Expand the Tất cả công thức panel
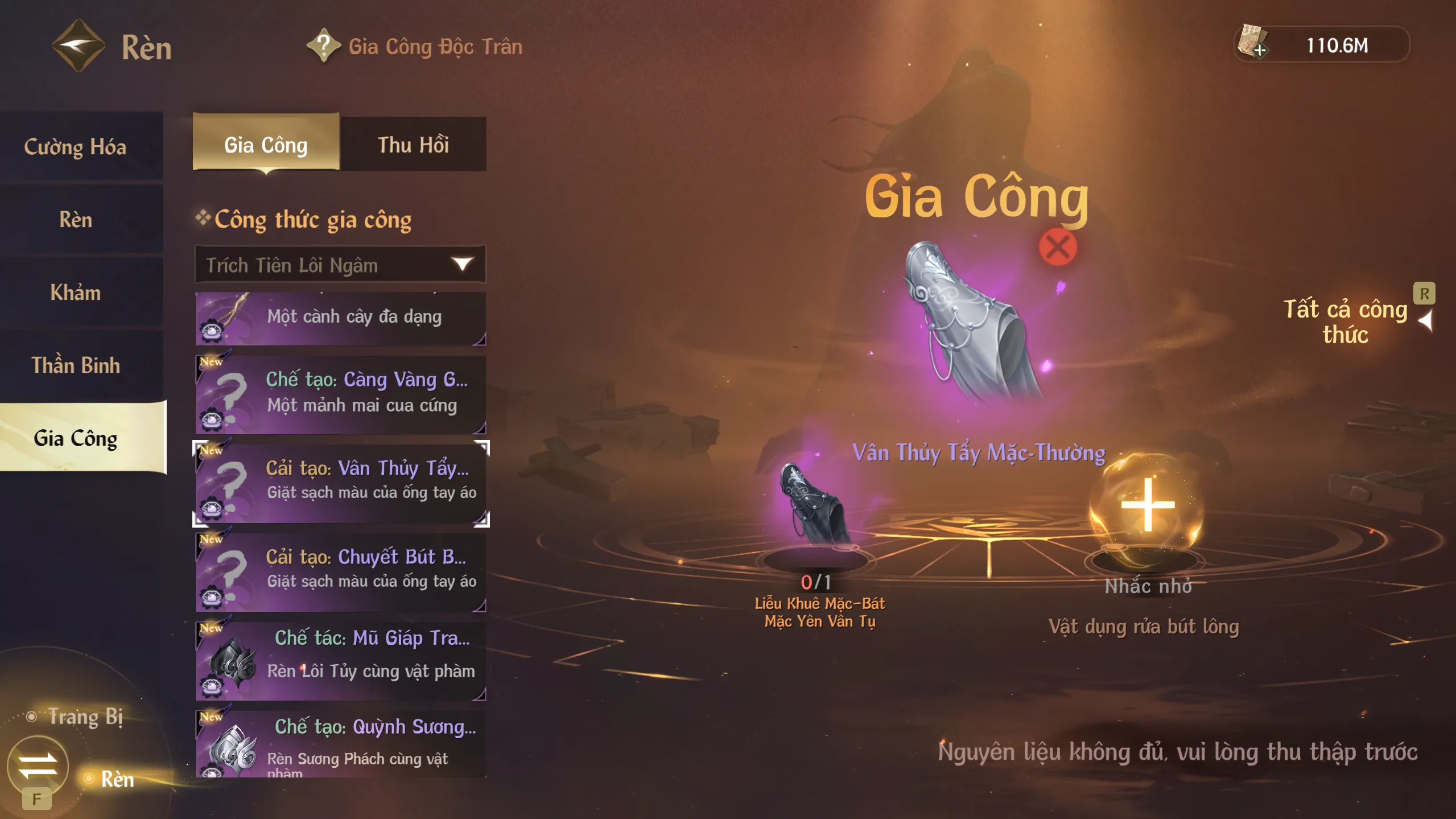Image resolution: width=1456 pixels, height=819 pixels. click(x=1425, y=321)
